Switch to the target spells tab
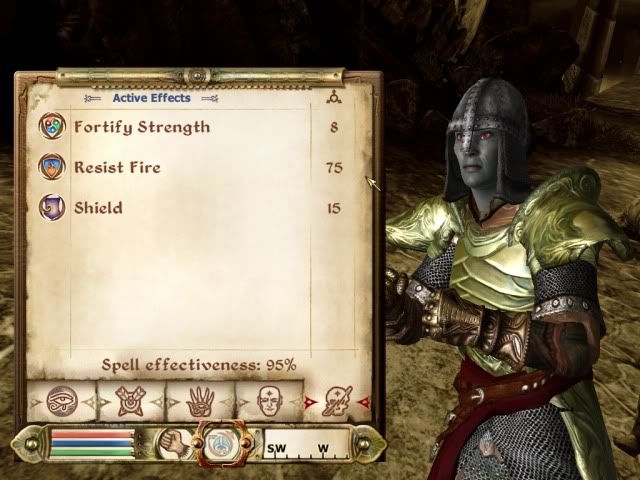The image size is (640, 480). (130, 402)
